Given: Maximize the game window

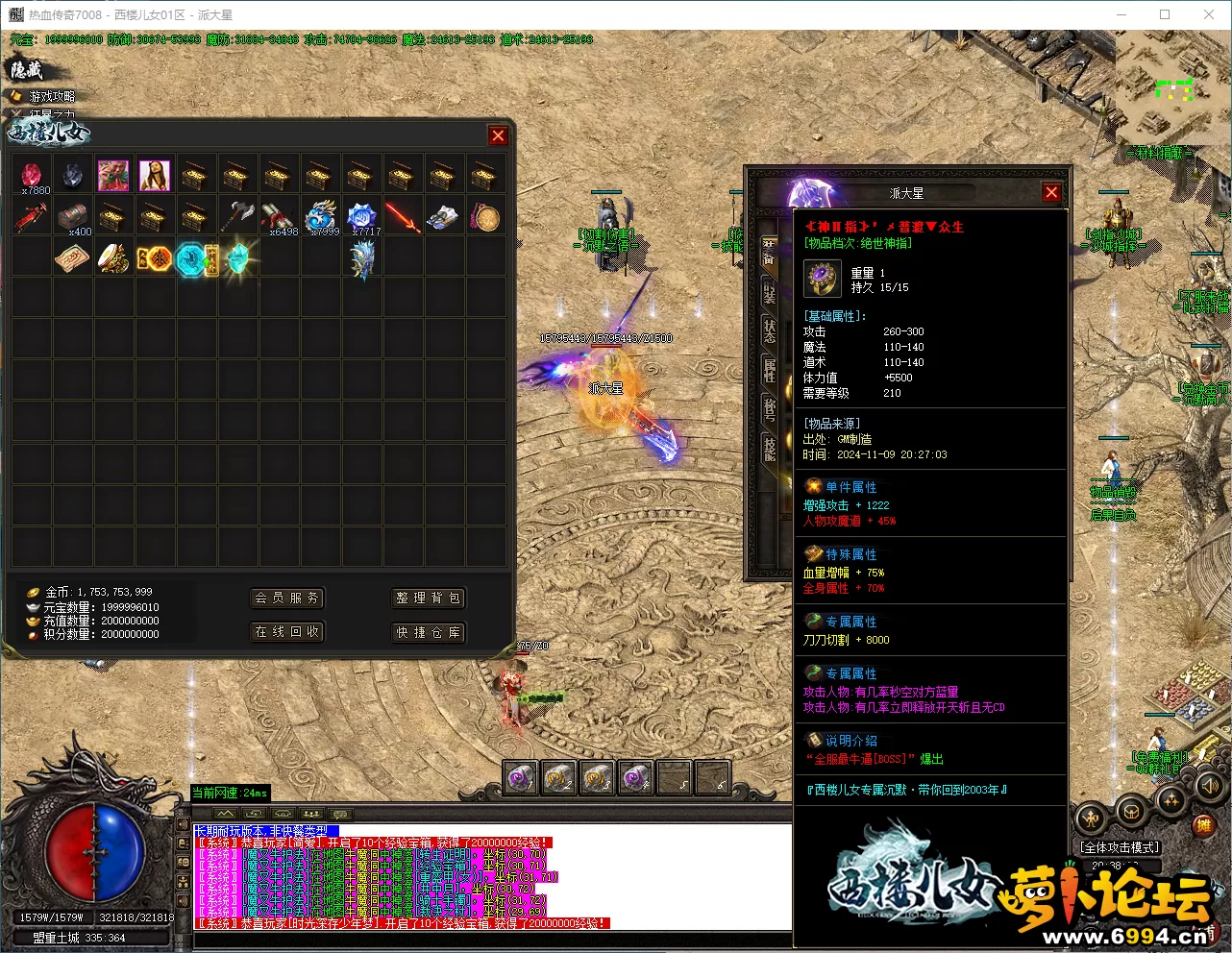Looking at the screenshot, I should (1165, 14).
